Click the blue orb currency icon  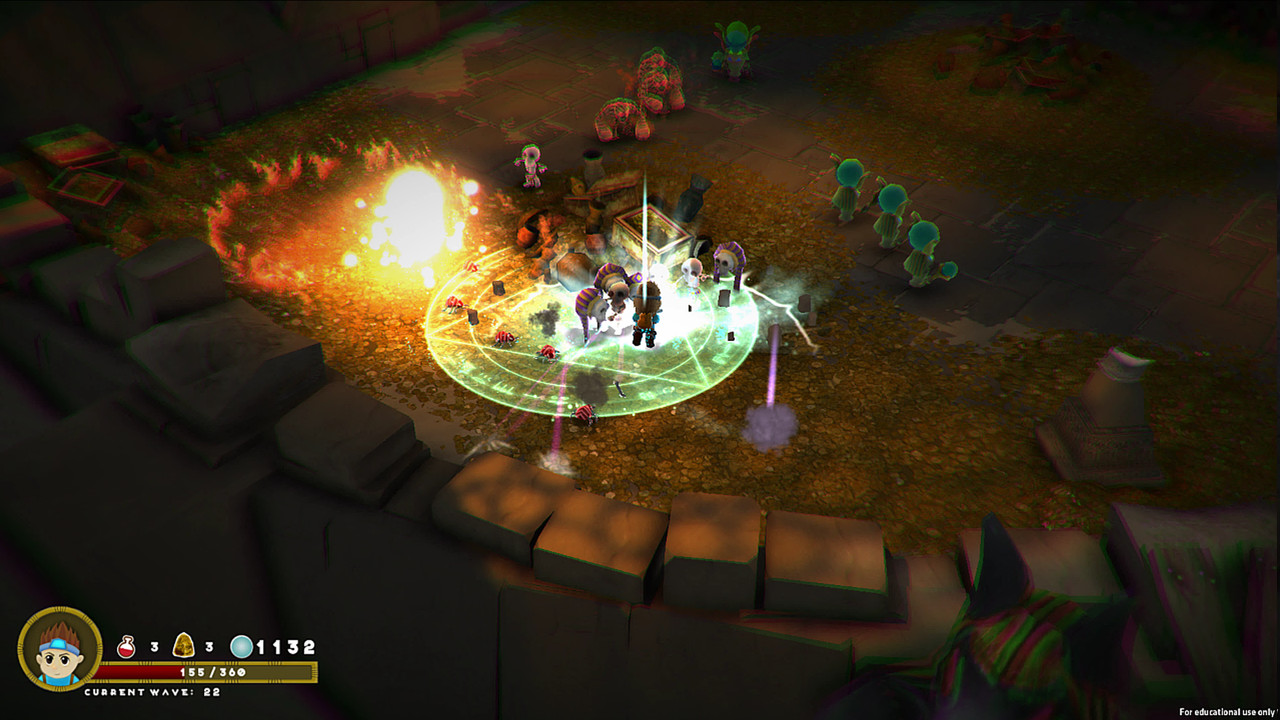241,646
